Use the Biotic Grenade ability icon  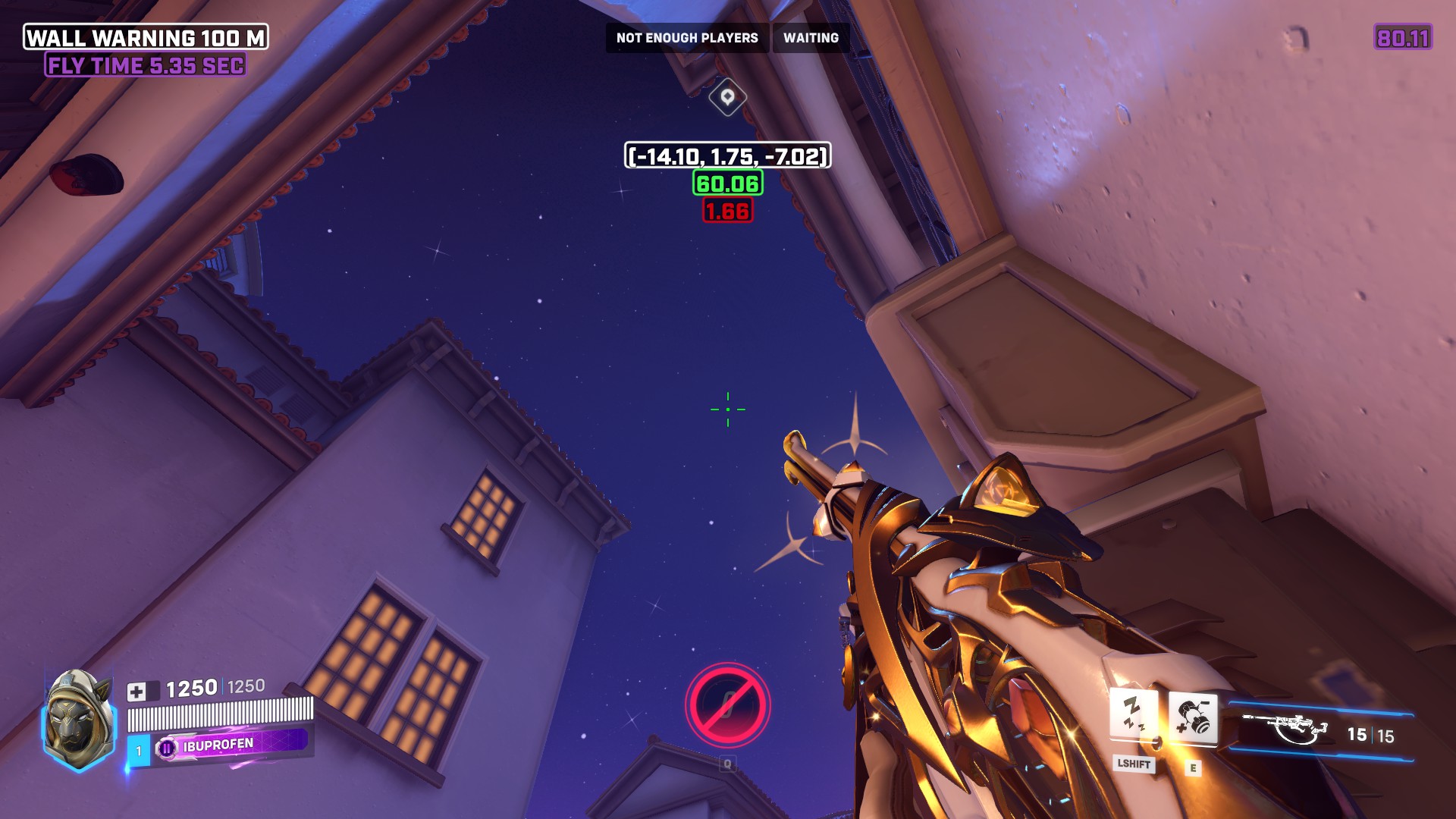click(1193, 717)
